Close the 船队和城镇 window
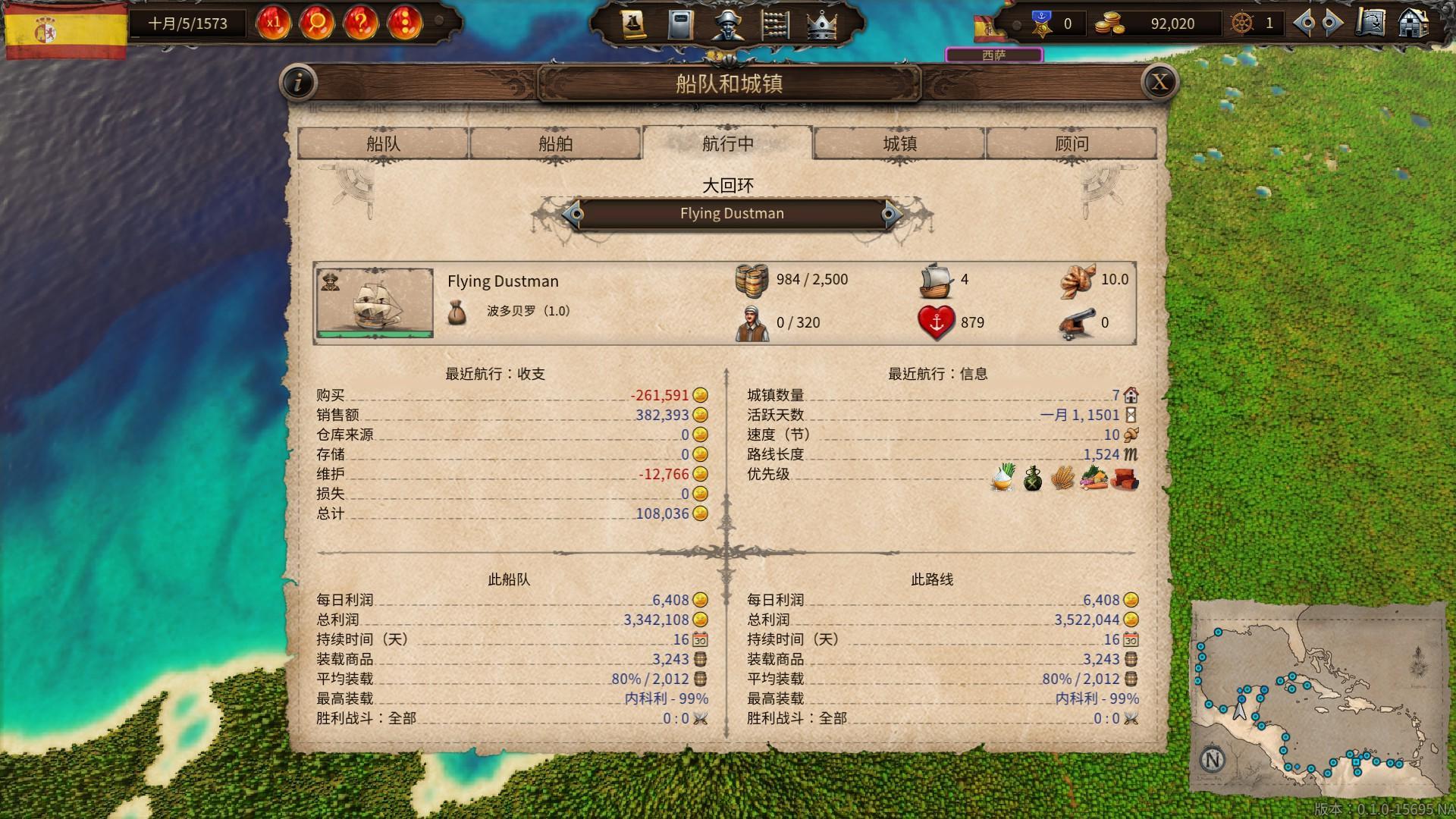Image resolution: width=1456 pixels, height=819 pixels. click(1159, 82)
